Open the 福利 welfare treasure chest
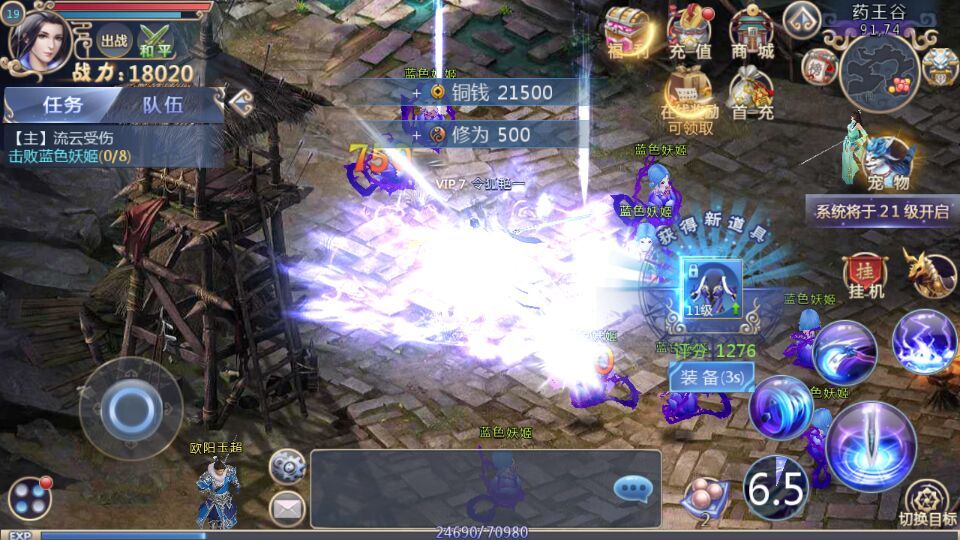960x540 pixels. point(626,32)
